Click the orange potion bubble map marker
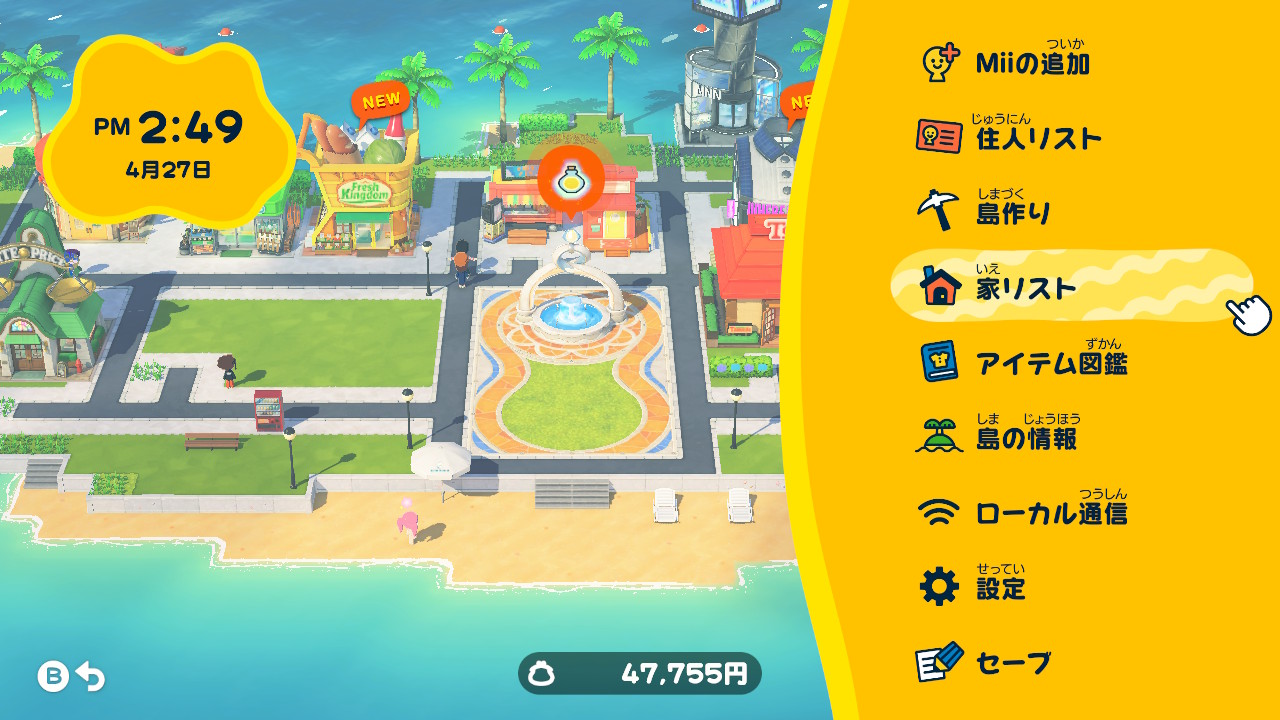The height and width of the screenshot is (720, 1280). [571, 179]
